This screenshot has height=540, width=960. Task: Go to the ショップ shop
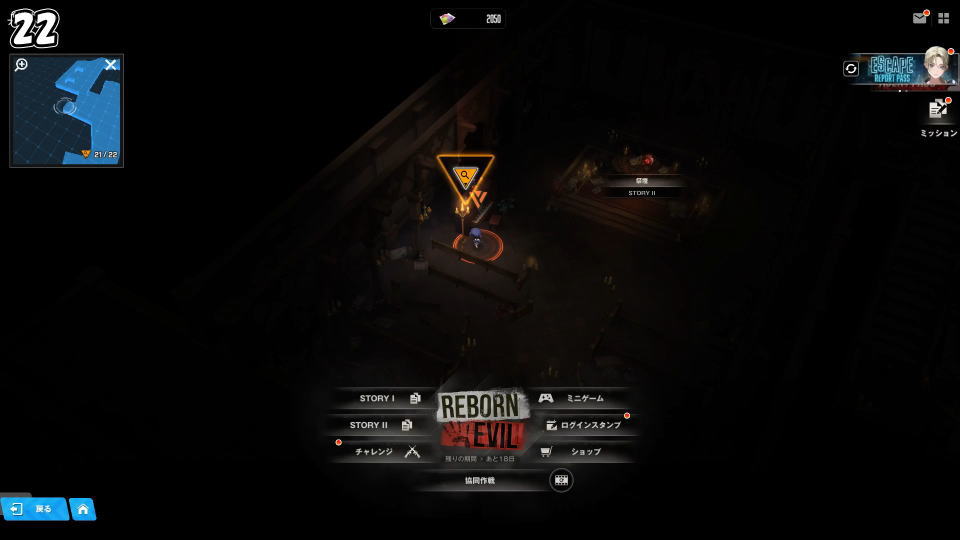click(576, 452)
